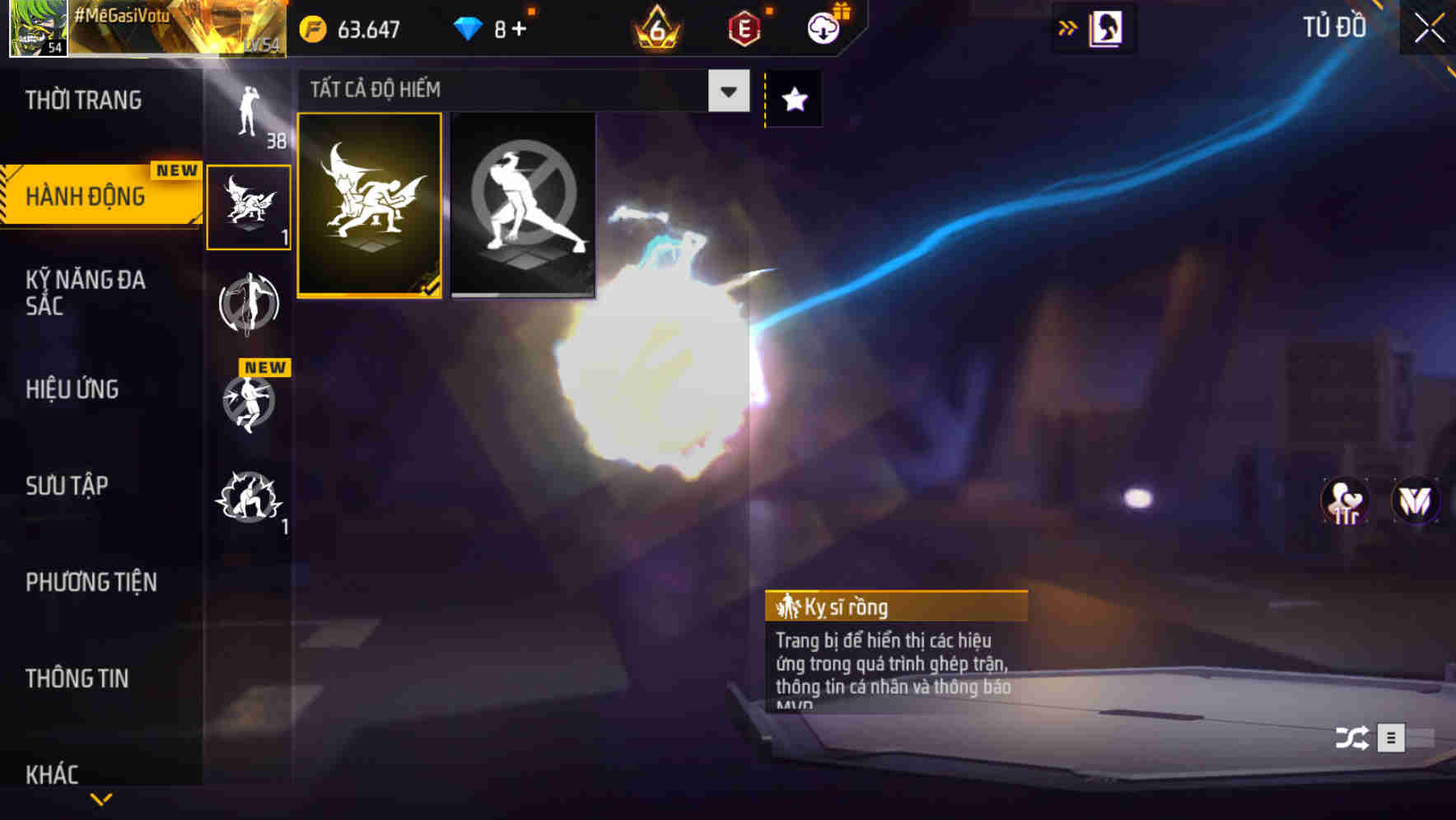Screen dimensions: 1456x820
Task: Toggle the favorites star filter
Action: point(791,100)
